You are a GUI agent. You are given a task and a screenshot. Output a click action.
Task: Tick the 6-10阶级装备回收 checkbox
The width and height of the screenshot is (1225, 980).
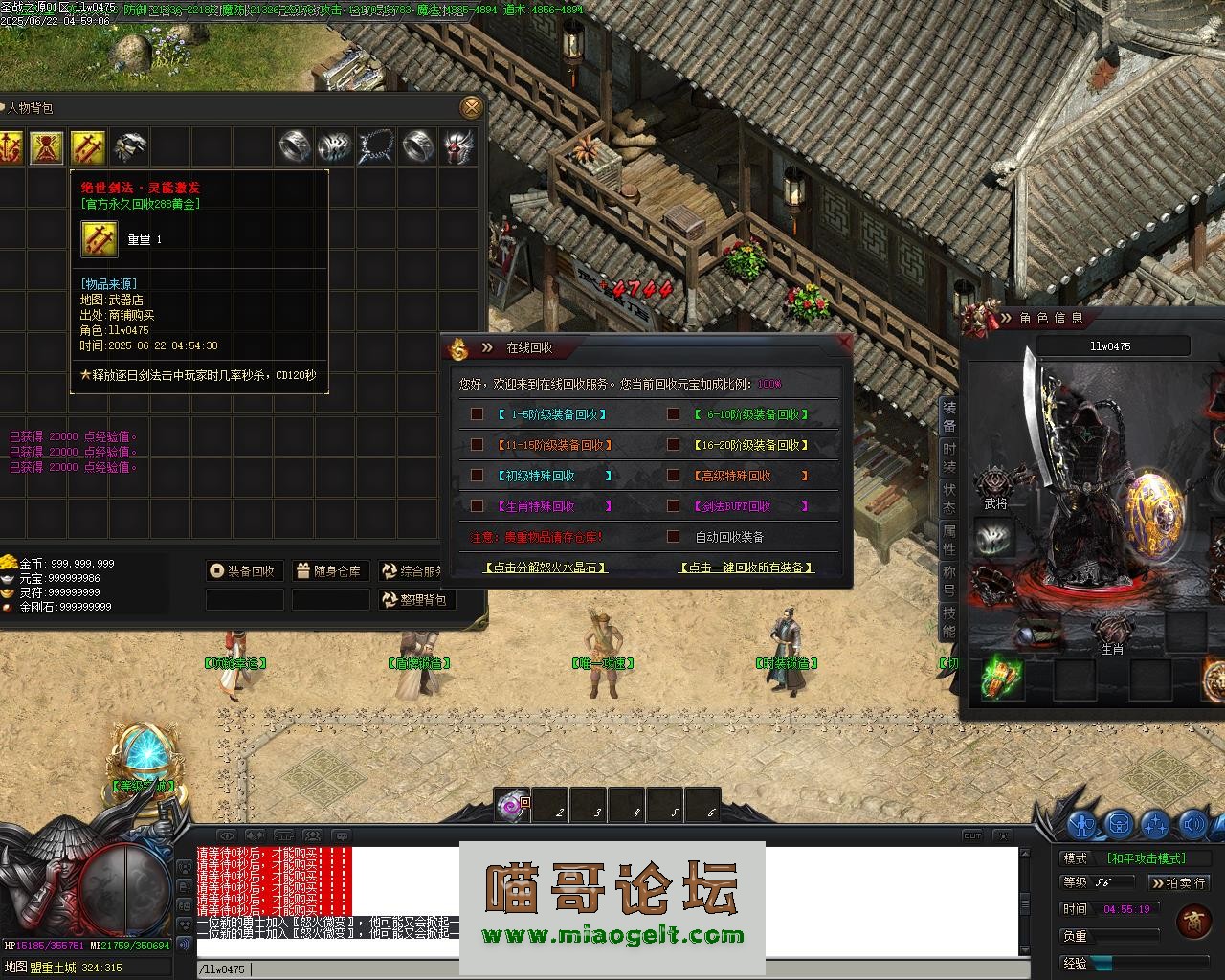674,414
